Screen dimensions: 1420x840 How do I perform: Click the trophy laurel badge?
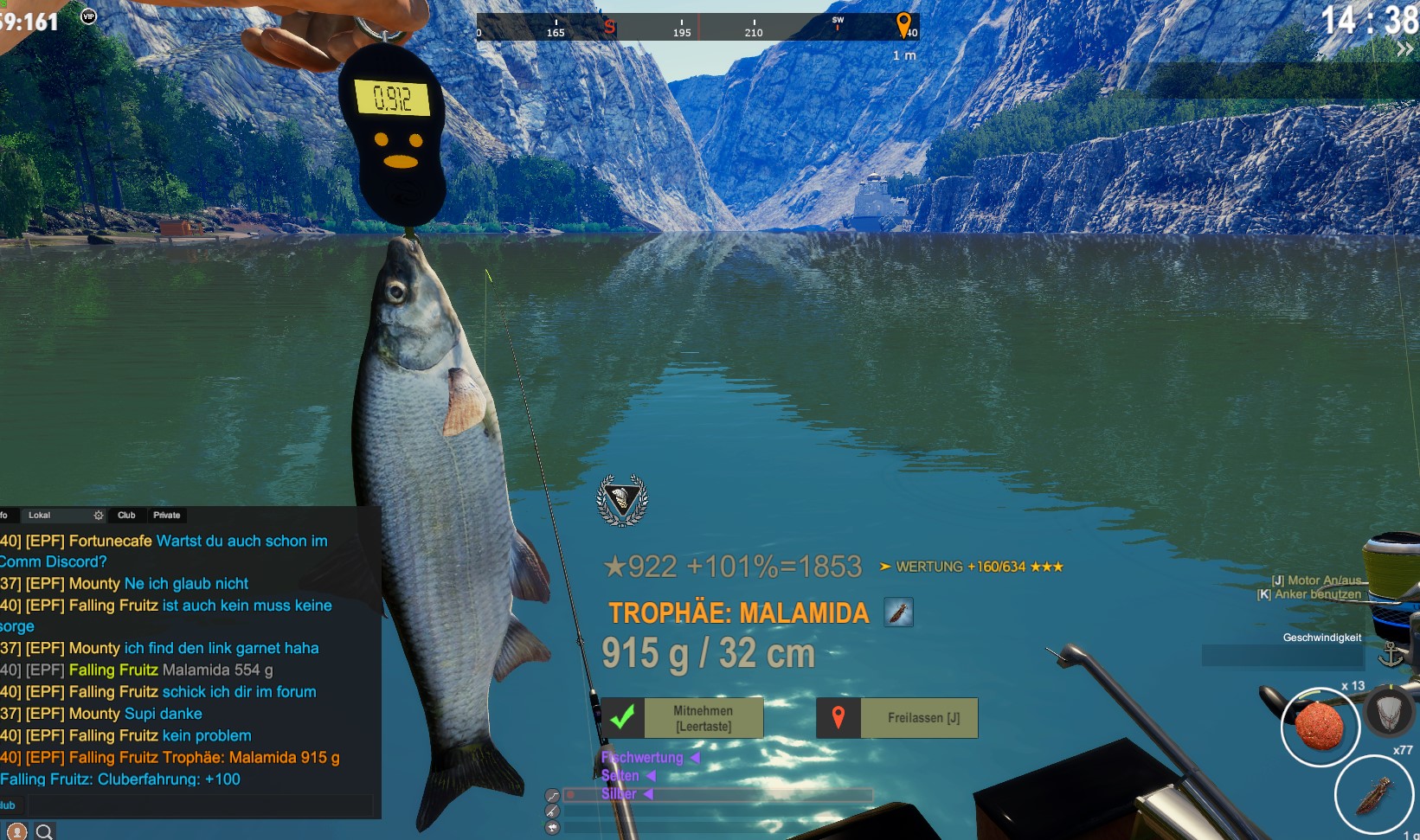pos(622,500)
